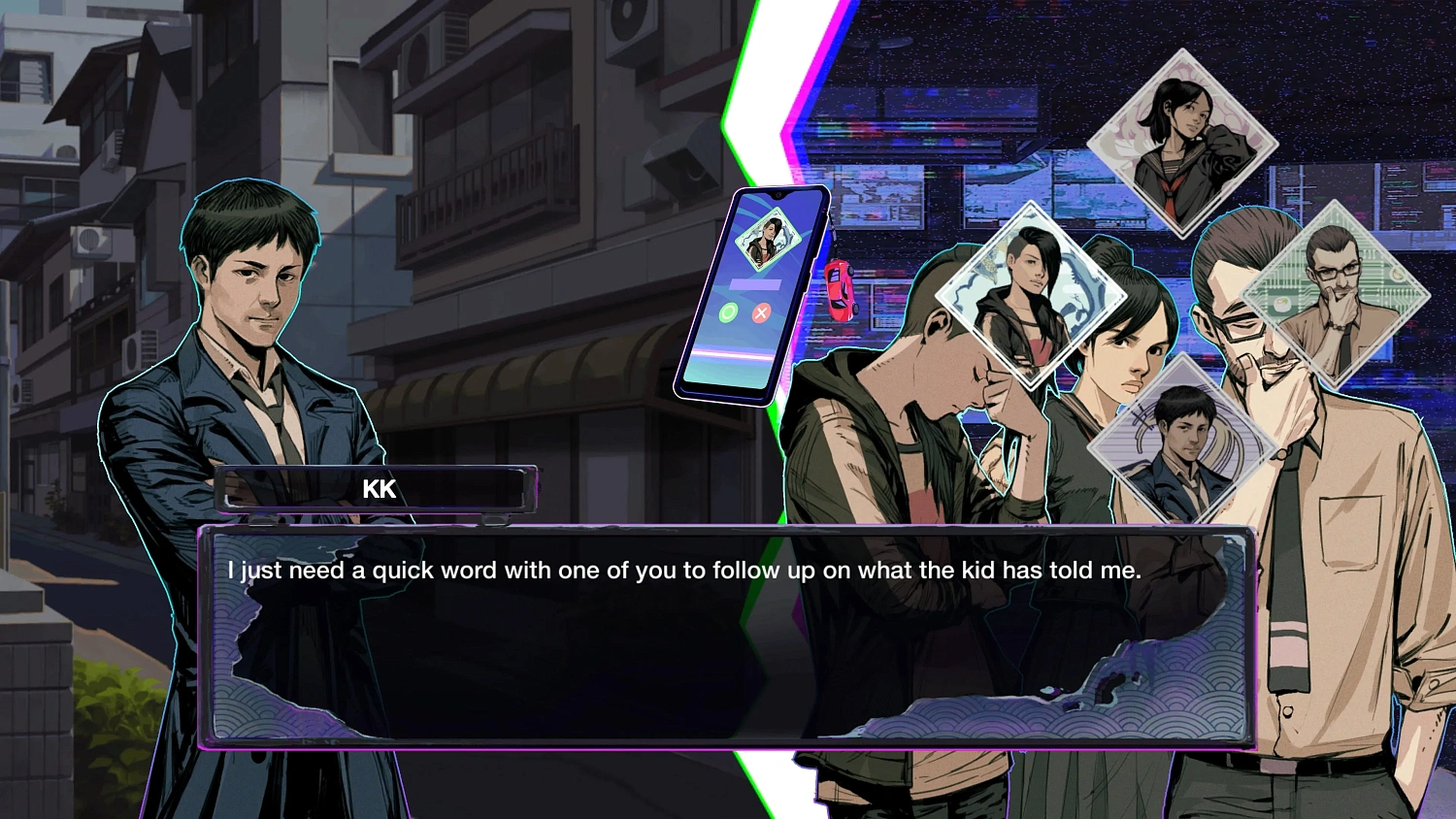Select the caller portrait on the phone screen
Screen dimensions: 1456x819
[767, 239]
